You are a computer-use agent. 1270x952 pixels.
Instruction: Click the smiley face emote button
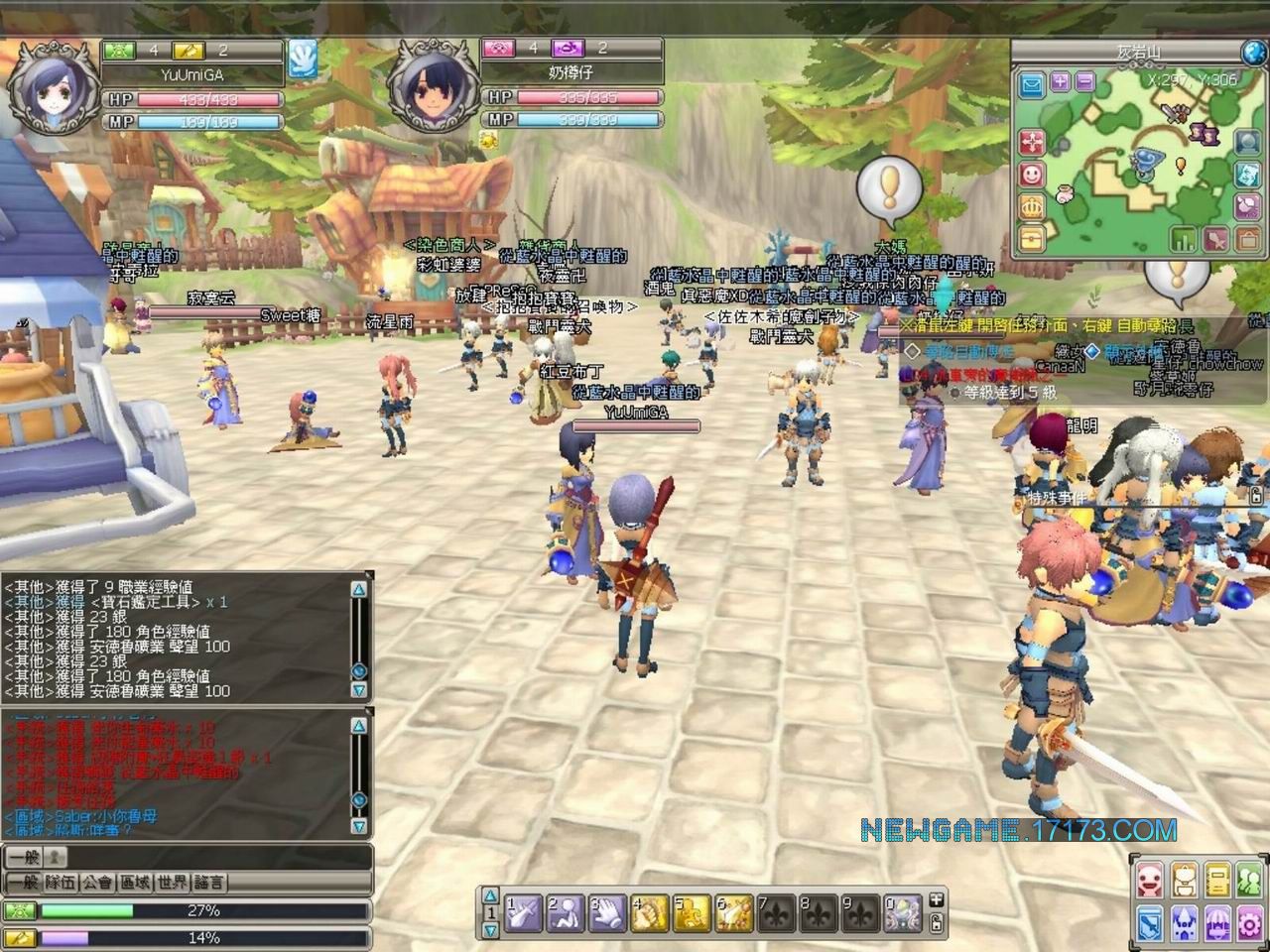(x=1032, y=175)
